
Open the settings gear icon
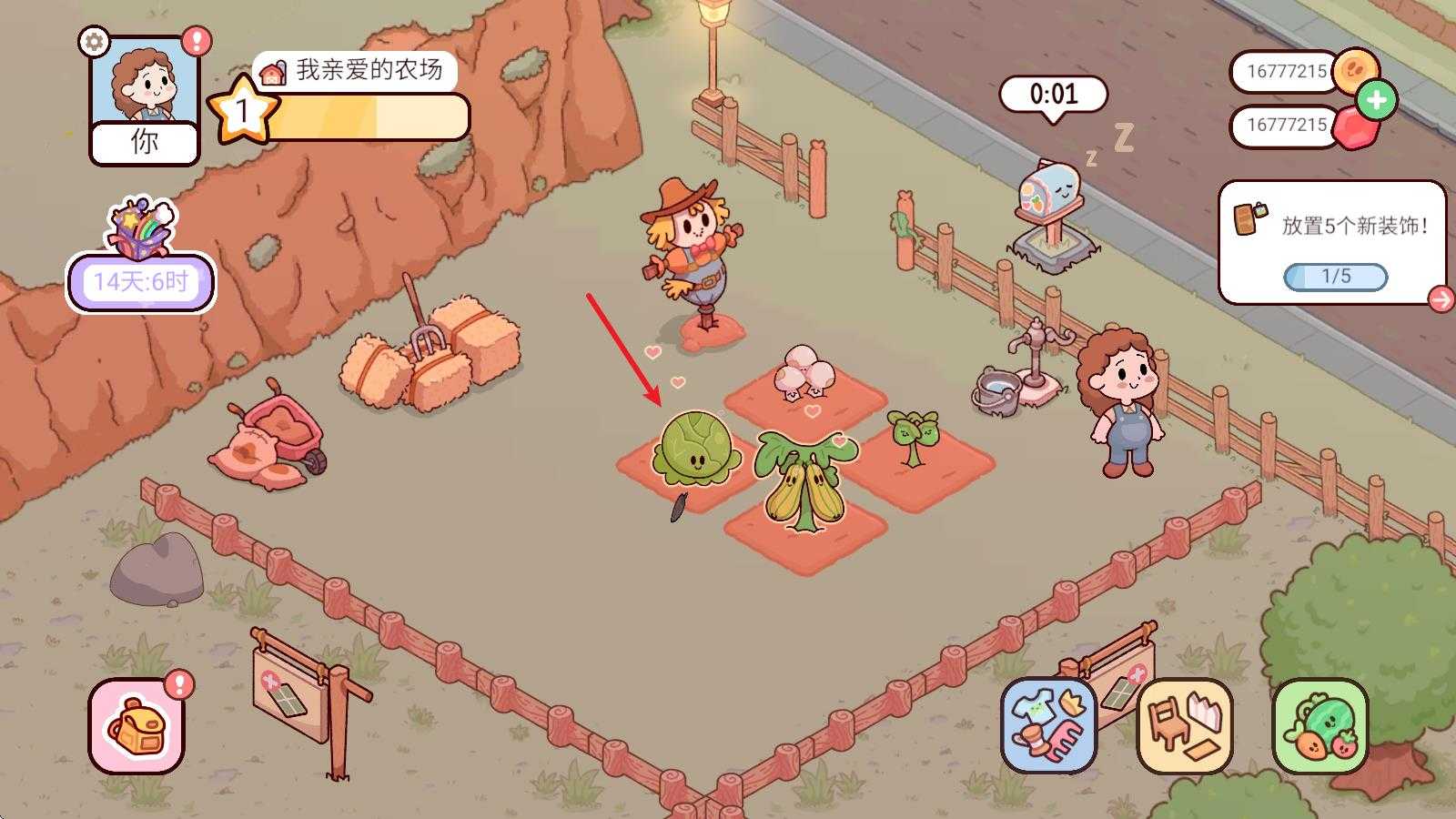tap(92, 42)
